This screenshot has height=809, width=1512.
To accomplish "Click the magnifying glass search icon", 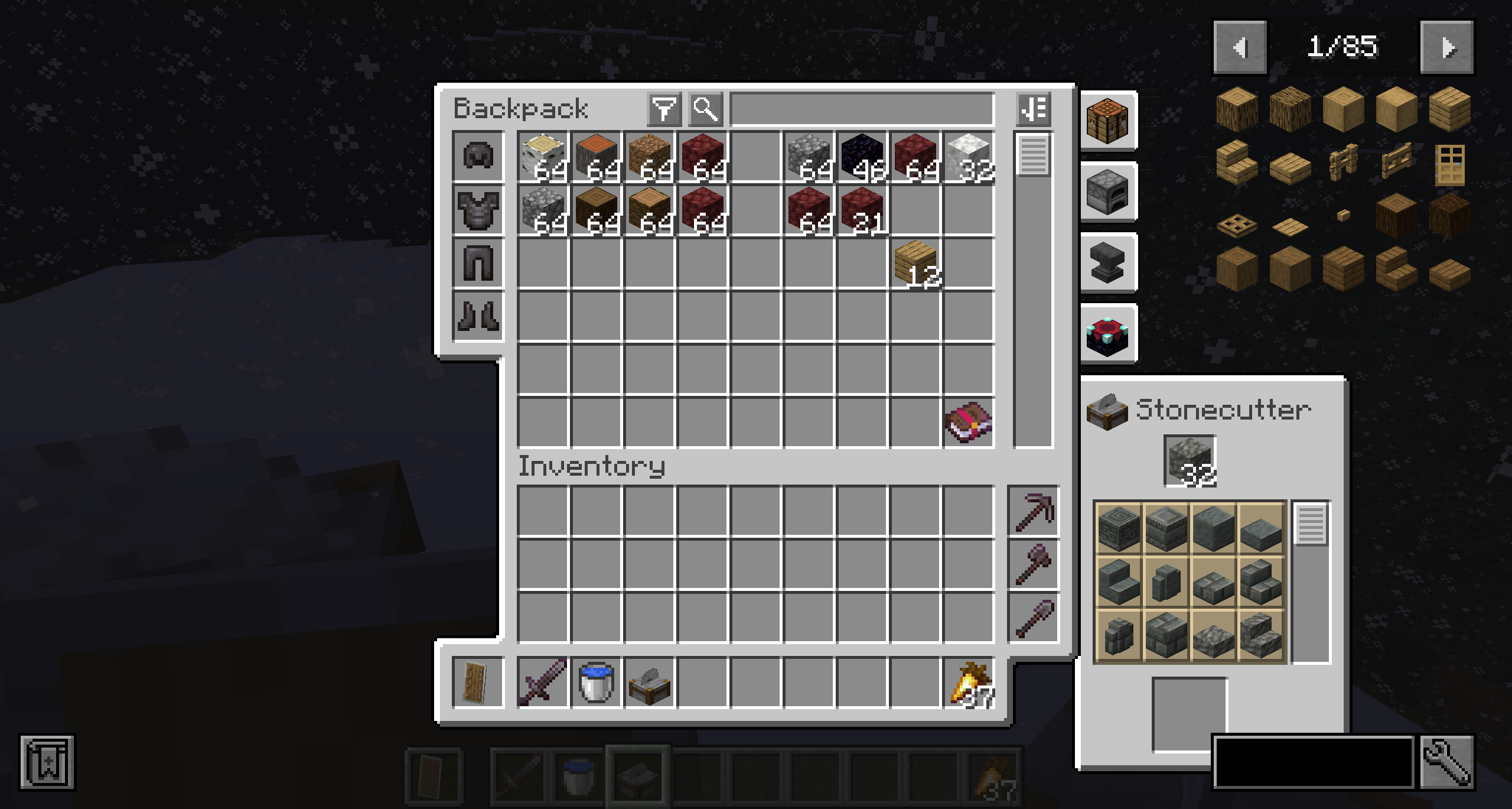I will 705,108.
